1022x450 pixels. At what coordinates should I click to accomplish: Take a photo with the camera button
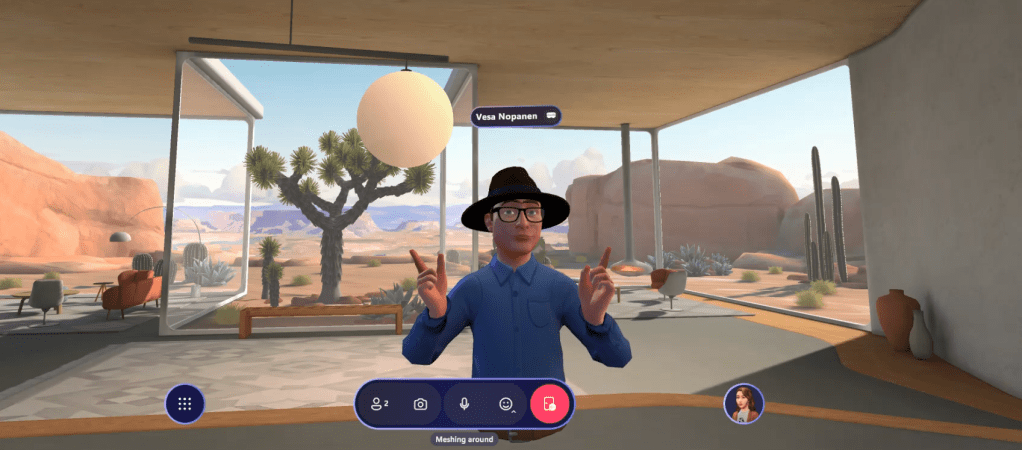421,404
